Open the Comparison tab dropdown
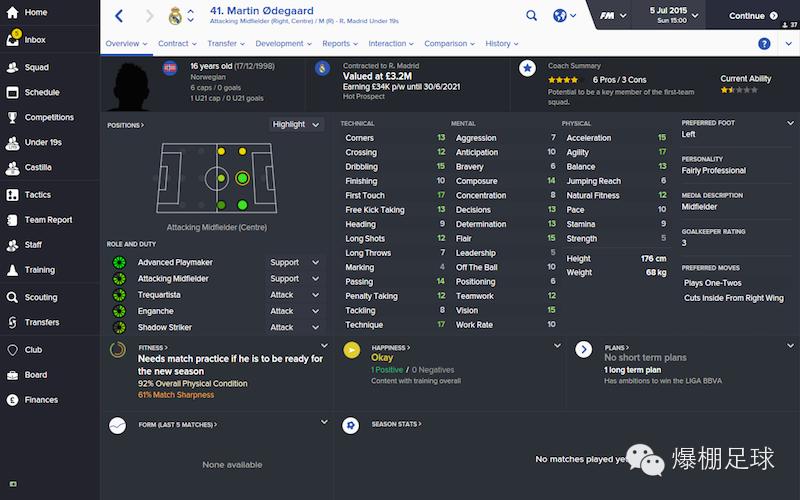Viewport: 800px width, 500px height. pos(449,44)
